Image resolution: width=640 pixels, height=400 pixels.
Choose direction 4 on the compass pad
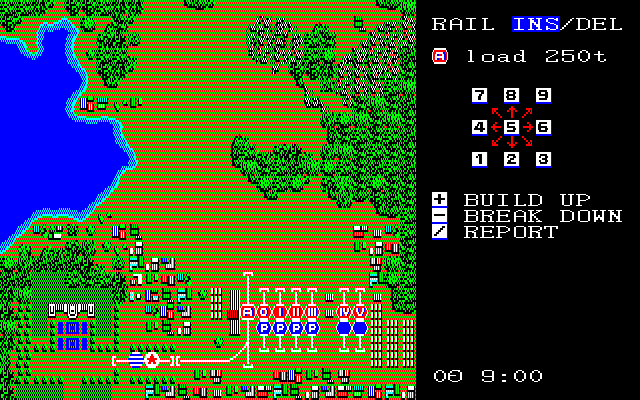(479, 128)
